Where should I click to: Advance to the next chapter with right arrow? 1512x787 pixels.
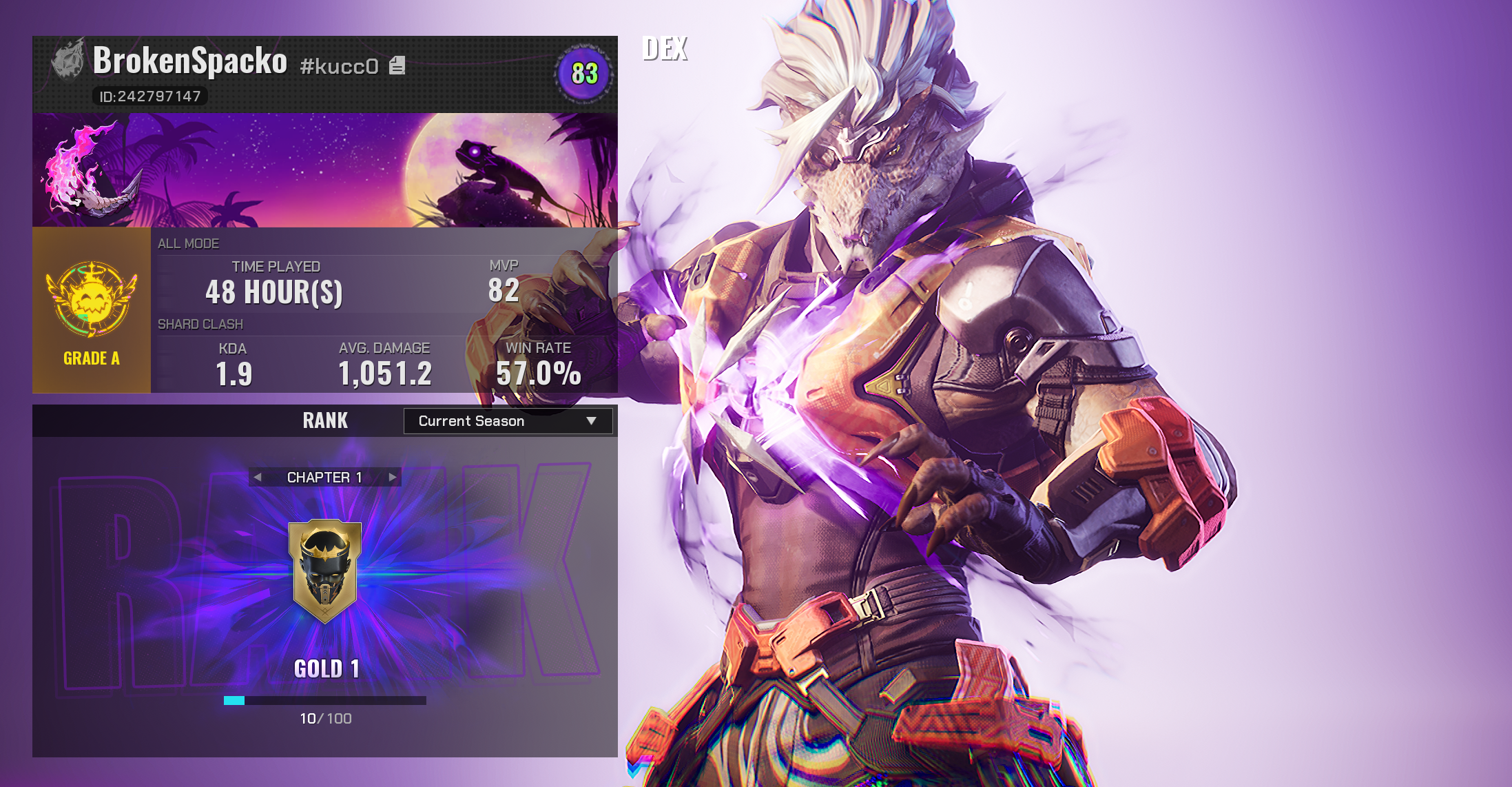(x=393, y=477)
